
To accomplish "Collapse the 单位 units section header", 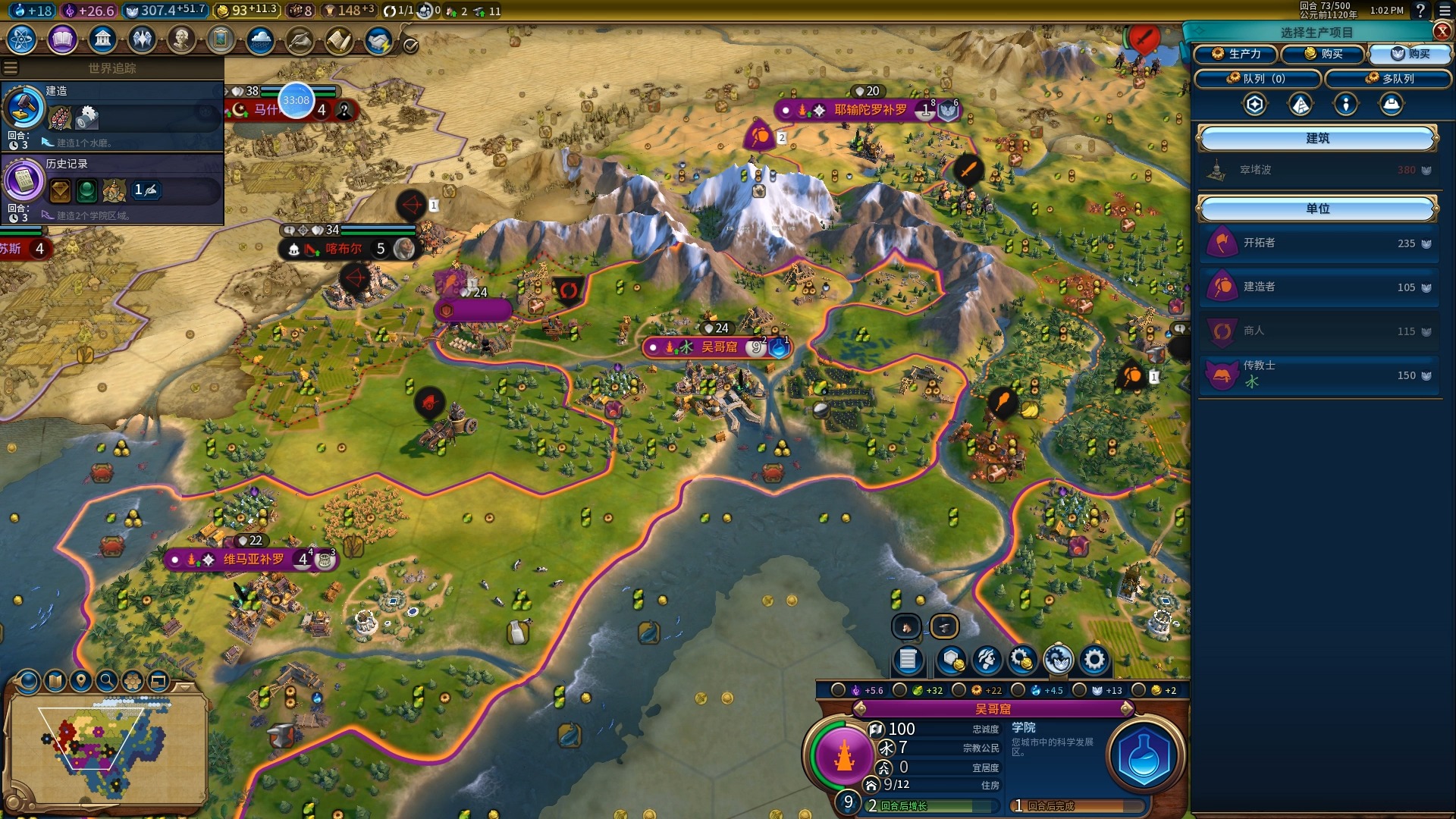I will click(x=1317, y=209).
